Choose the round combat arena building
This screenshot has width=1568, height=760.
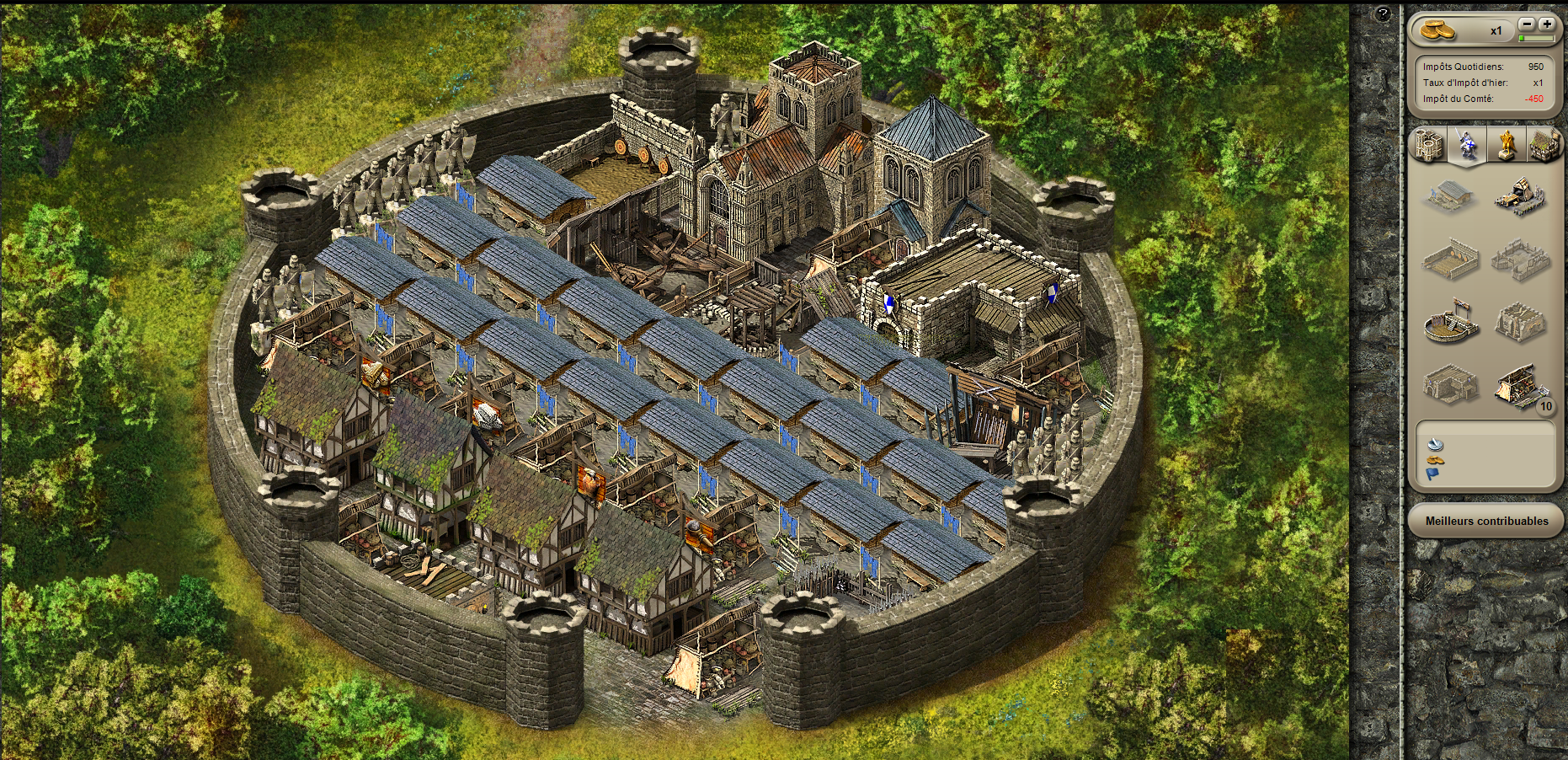(1450, 323)
